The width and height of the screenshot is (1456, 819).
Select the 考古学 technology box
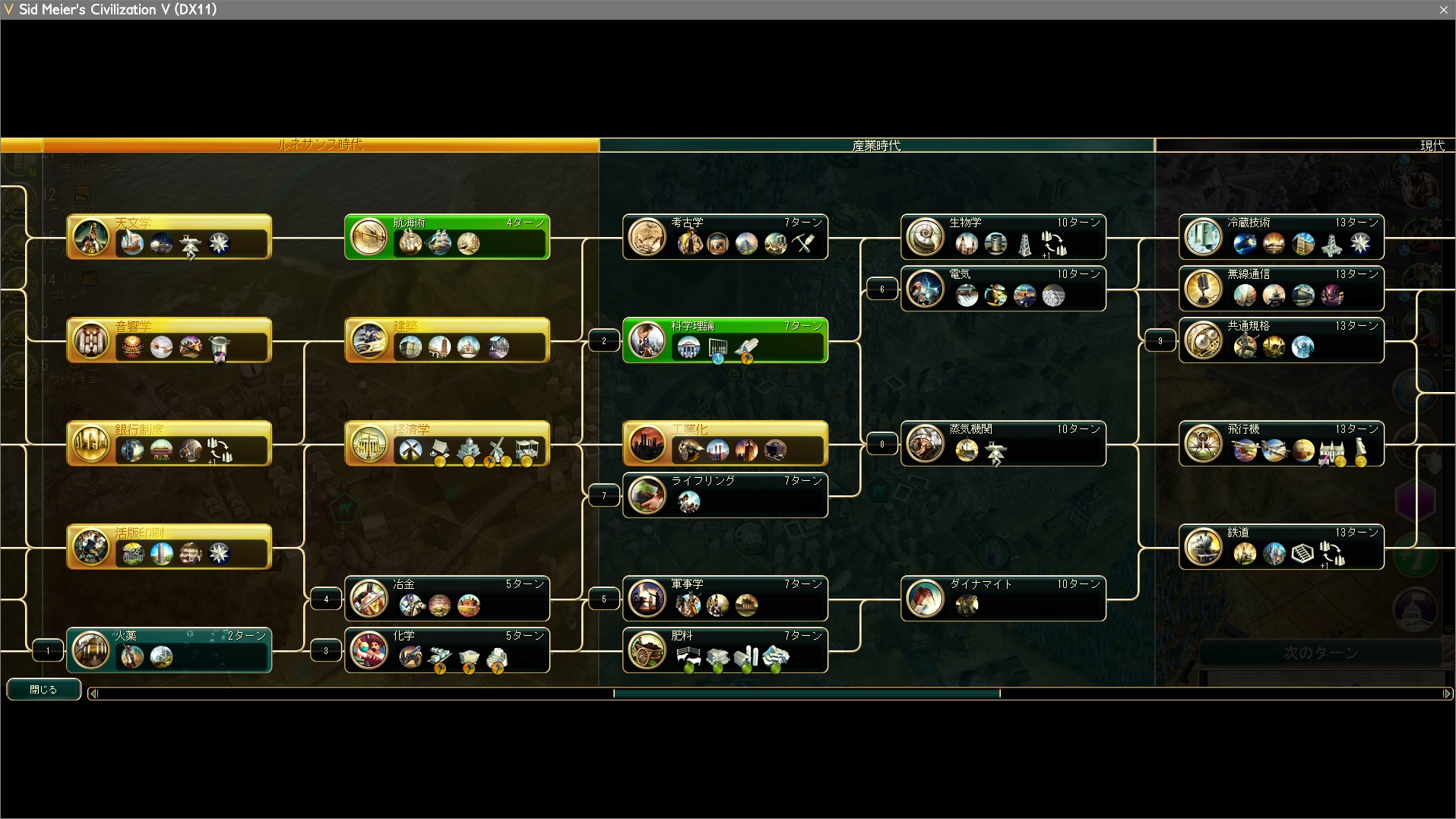point(725,237)
